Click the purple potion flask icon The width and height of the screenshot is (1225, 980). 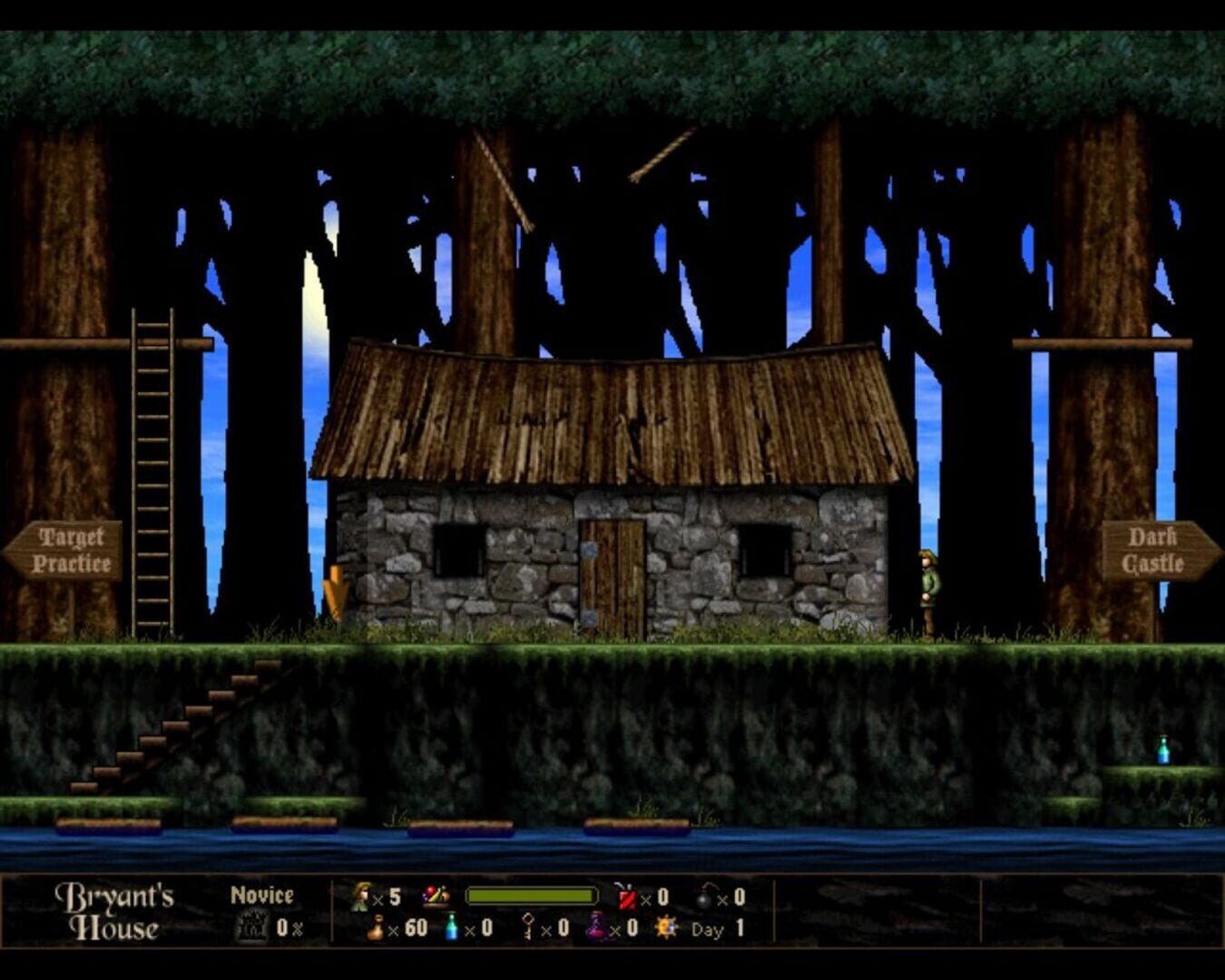[x=594, y=928]
